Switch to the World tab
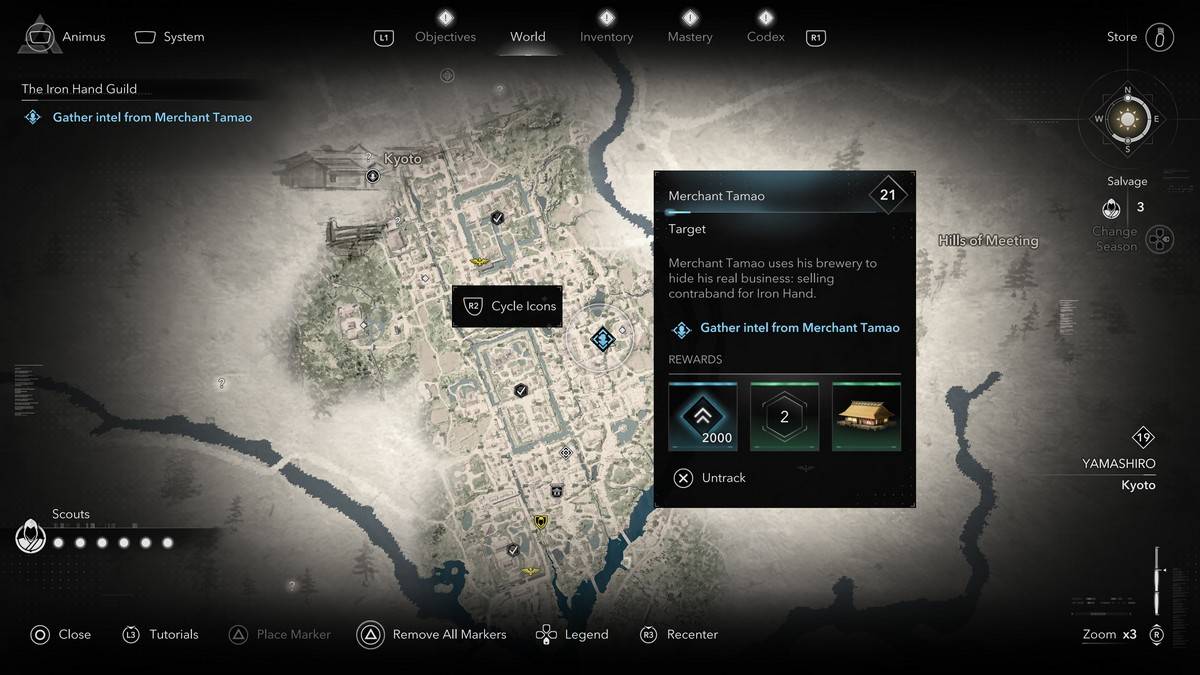 528,37
